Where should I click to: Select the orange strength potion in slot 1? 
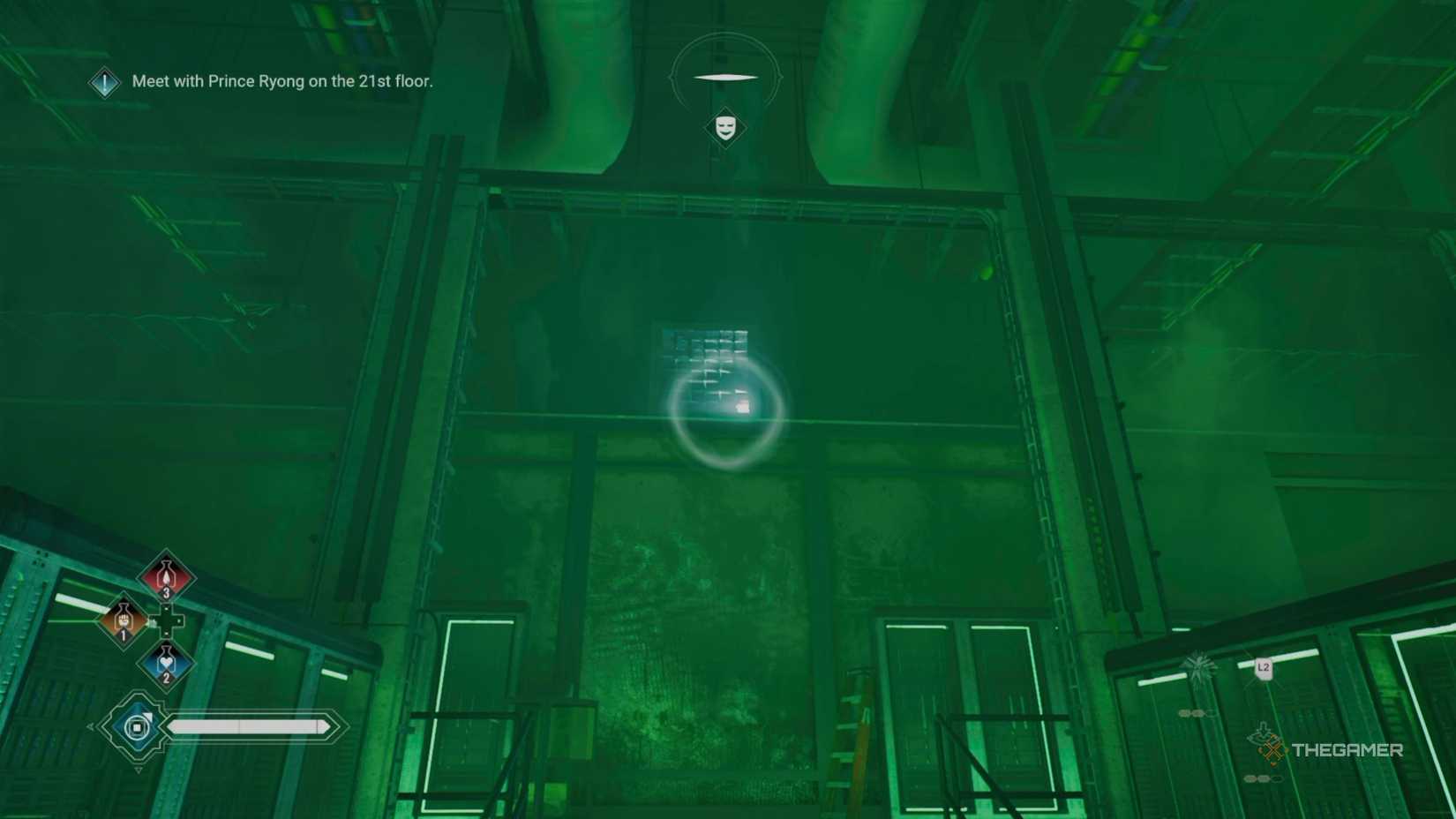tap(123, 621)
